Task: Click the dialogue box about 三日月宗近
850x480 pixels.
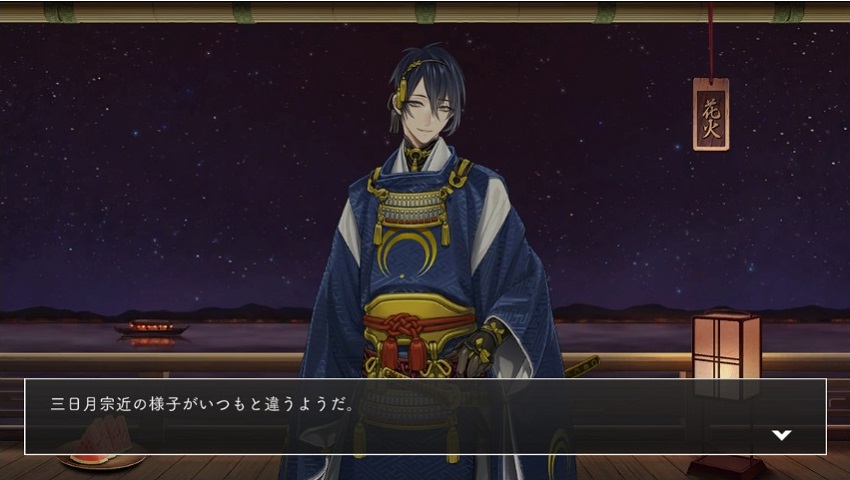Action: coord(425,416)
